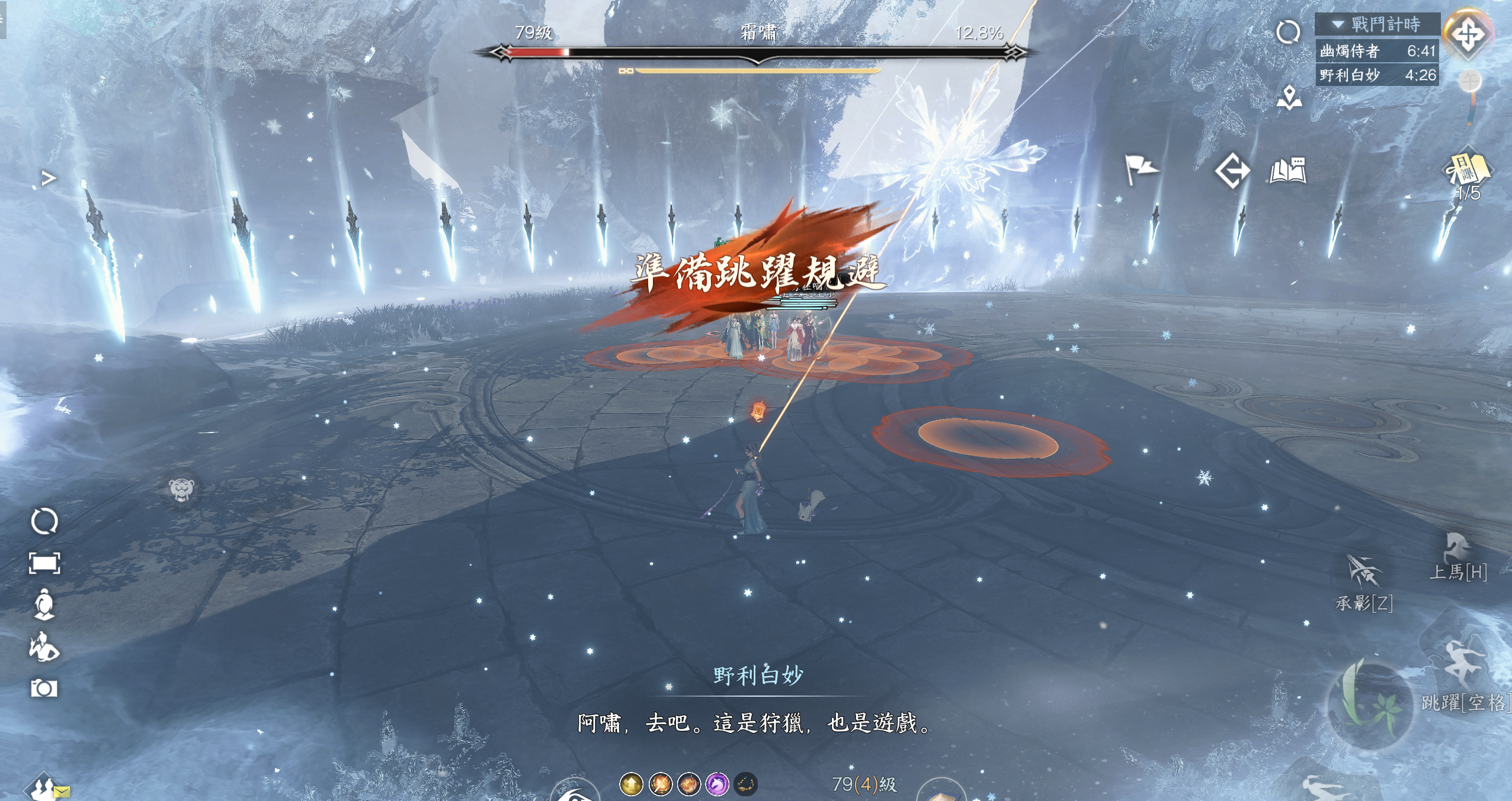Viewport: 1512px width, 801px height.
Task: Toggle the rectangular frame view icon
Action: [44, 563]
